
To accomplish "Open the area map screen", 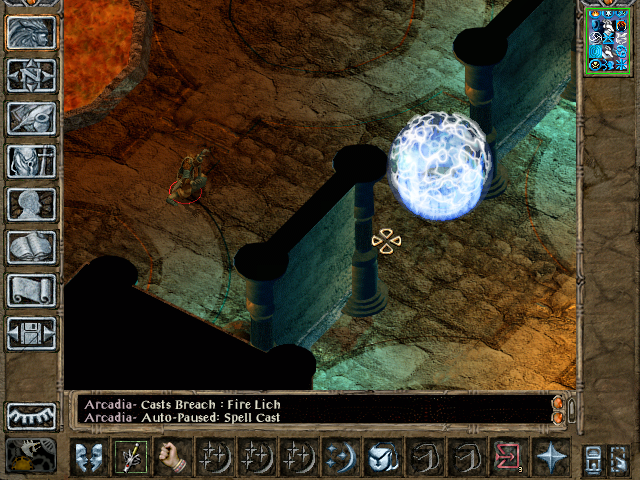I will (x=31, y=75).
